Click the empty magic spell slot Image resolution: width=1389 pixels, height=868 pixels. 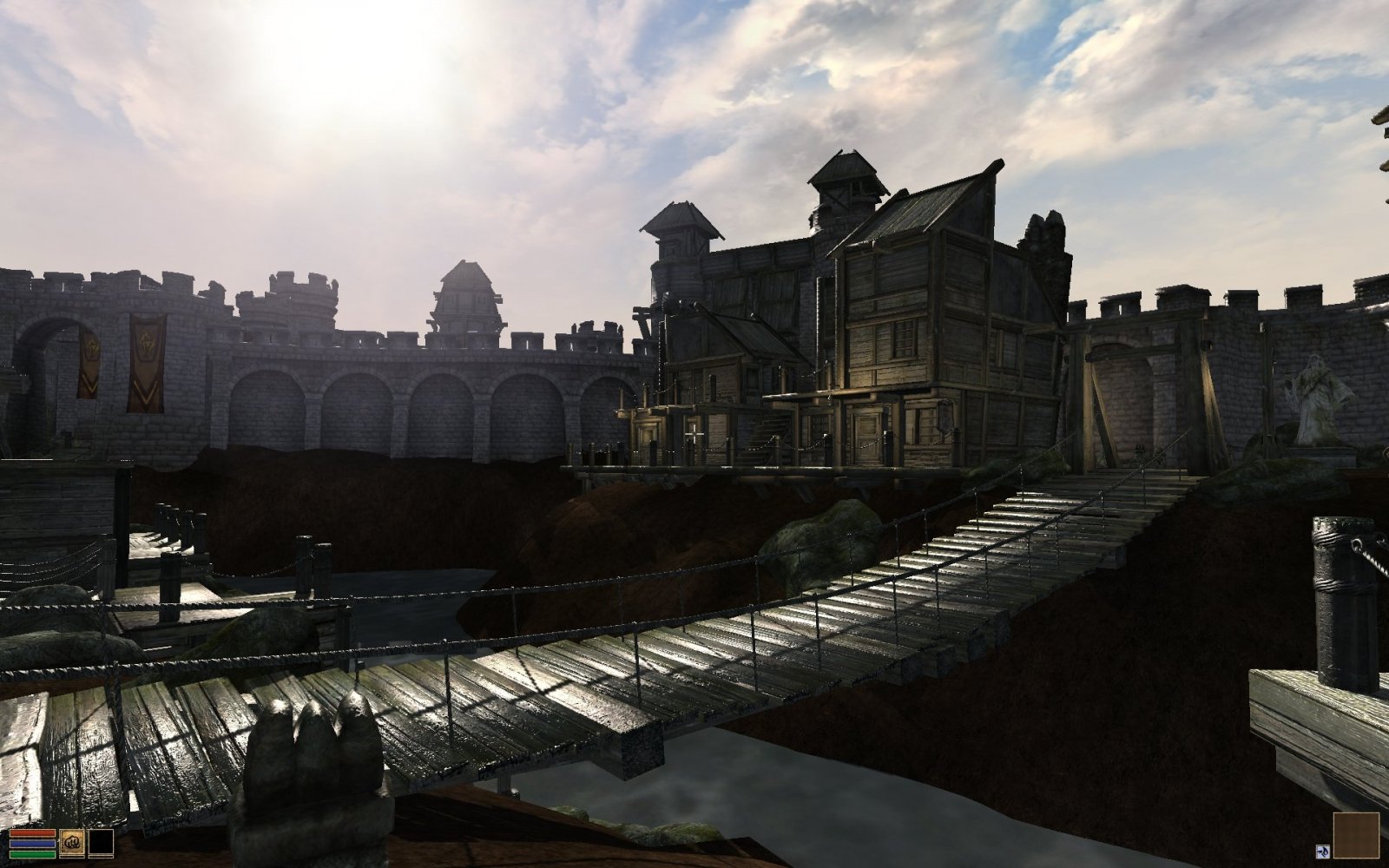pos(101,842)
